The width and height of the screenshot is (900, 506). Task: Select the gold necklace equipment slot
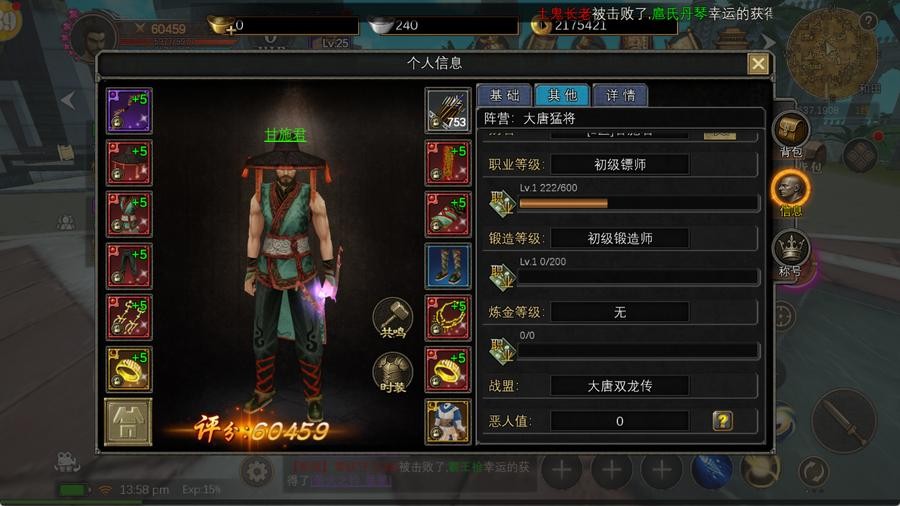pyautogui.click(x=447, y=318)
